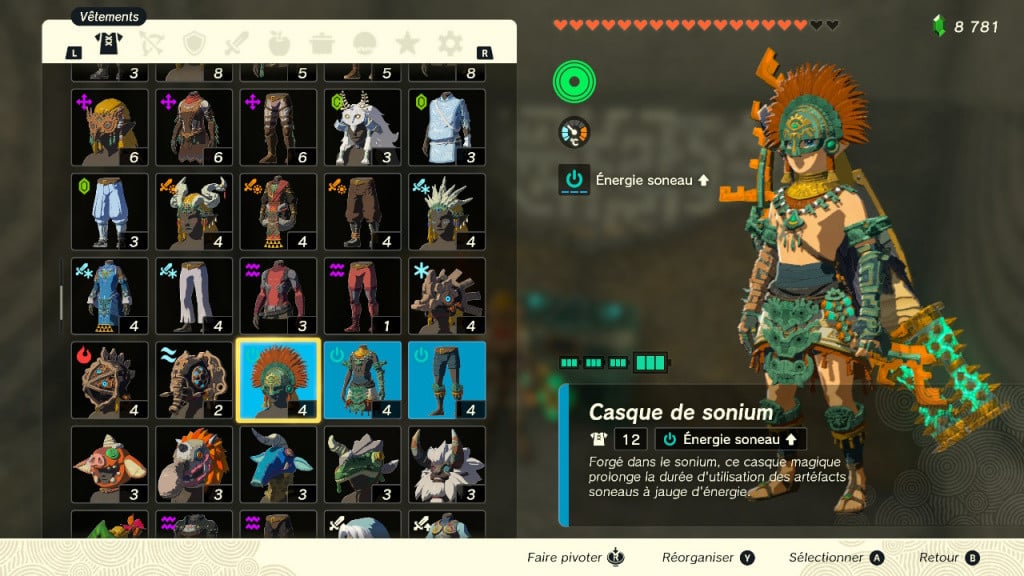The height and width of the screenshot is (576, 1024).
Task: Switch to the gear system tab
Action: coord(451,43)
